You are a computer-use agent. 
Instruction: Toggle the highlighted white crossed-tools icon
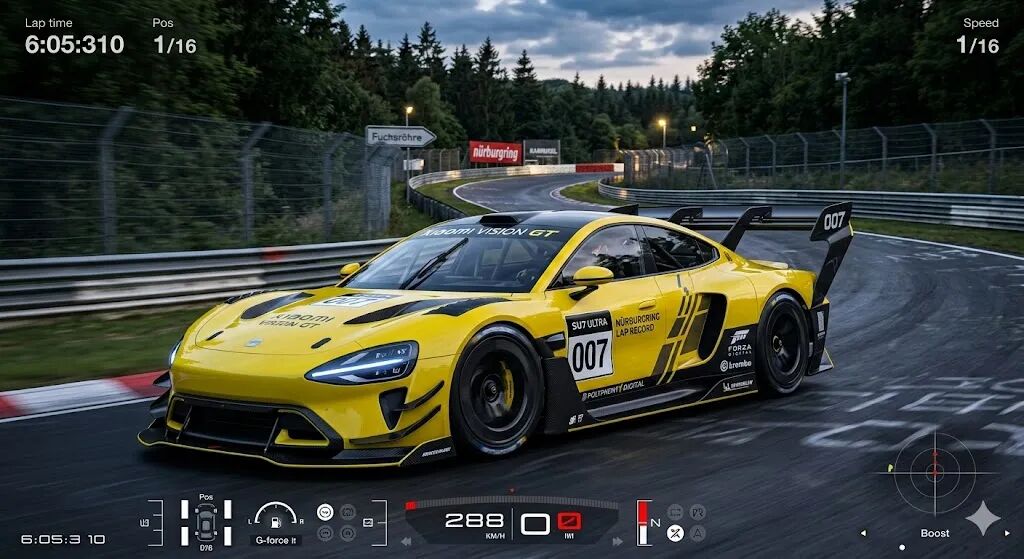click(x=675, y=533)
